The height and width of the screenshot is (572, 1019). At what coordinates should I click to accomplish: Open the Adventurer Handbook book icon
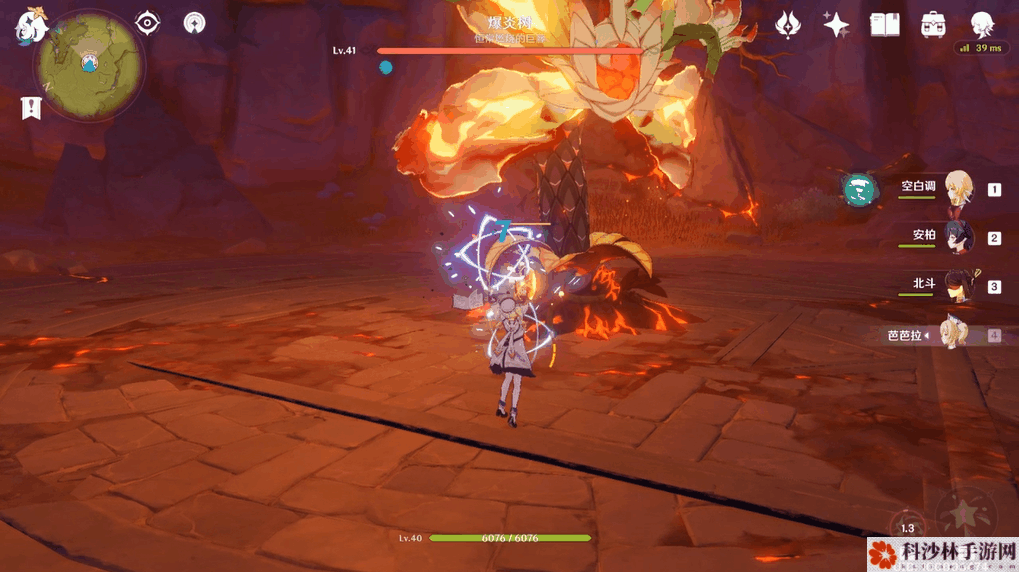pos(885,24)
